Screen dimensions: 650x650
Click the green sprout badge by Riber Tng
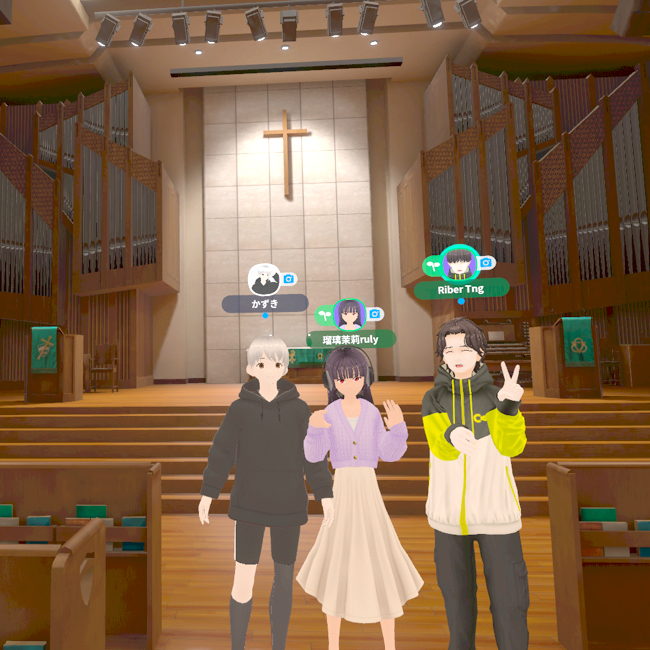pyautogui.click(x=433, y=265)
